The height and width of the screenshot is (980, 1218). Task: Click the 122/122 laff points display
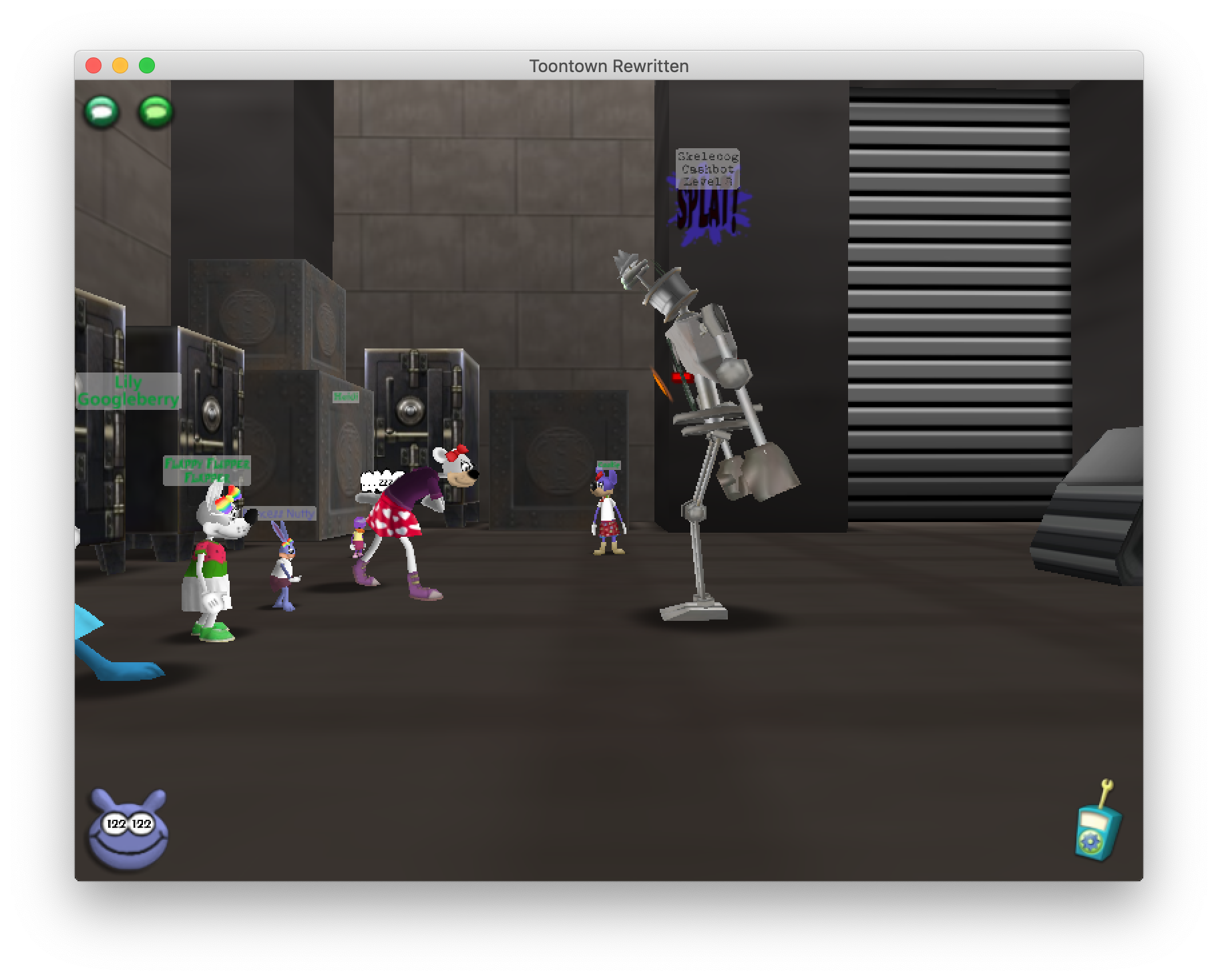click(127, 824)
